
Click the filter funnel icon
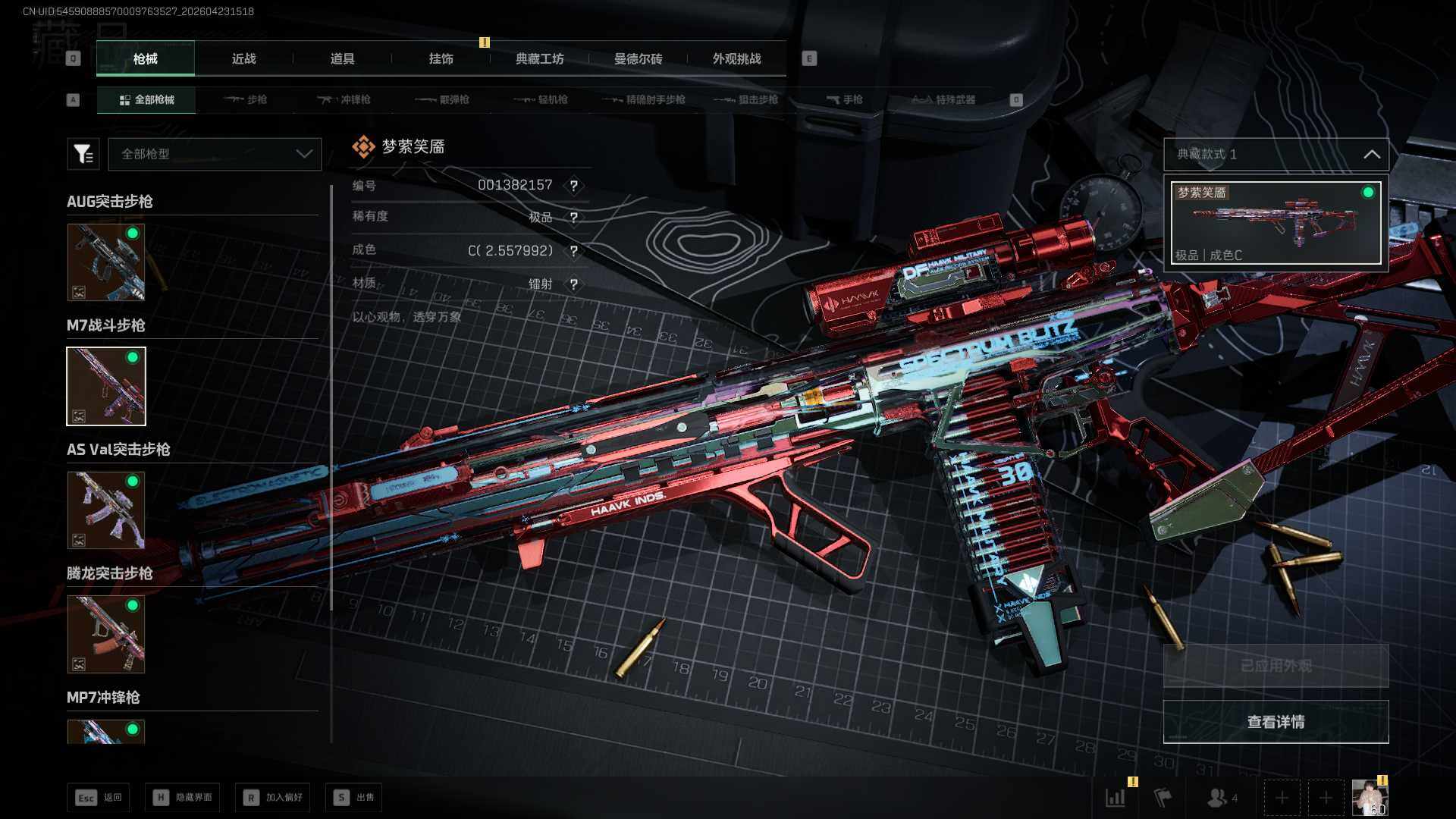83,154
